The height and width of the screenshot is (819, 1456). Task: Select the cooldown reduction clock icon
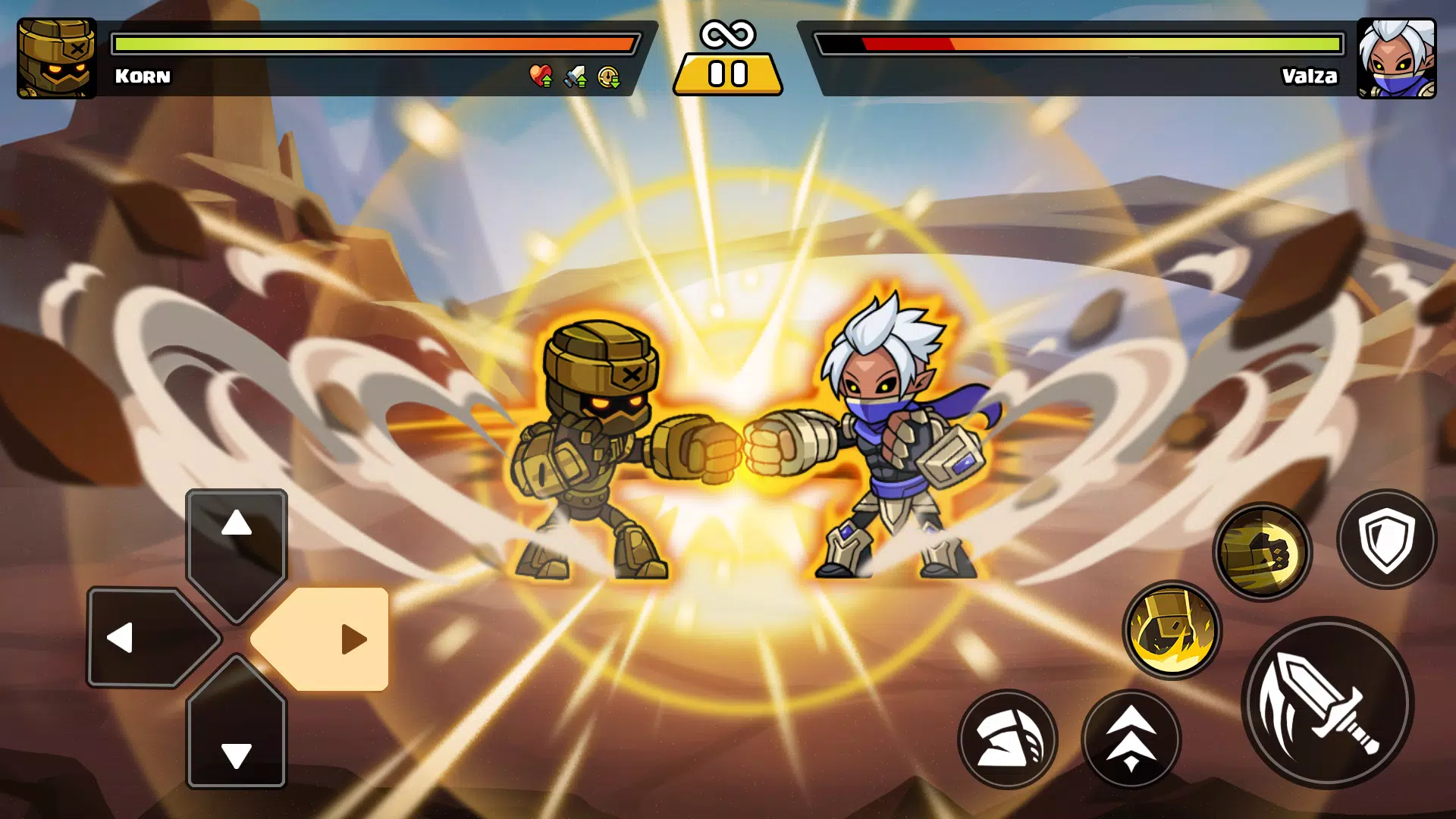coord(607,76)
